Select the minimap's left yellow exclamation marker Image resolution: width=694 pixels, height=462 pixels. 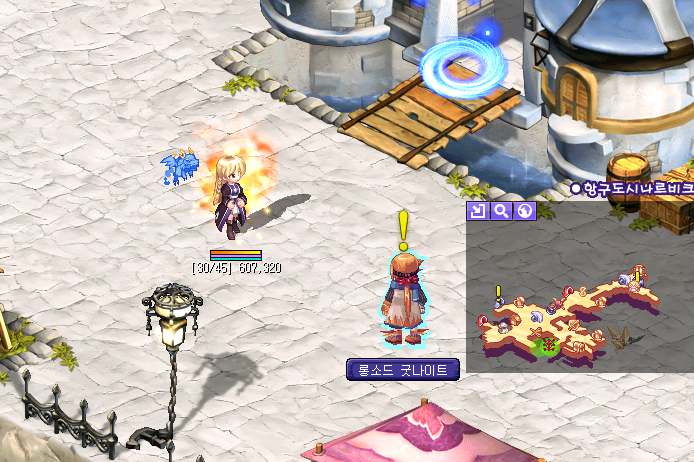click(x=498, y=292)
